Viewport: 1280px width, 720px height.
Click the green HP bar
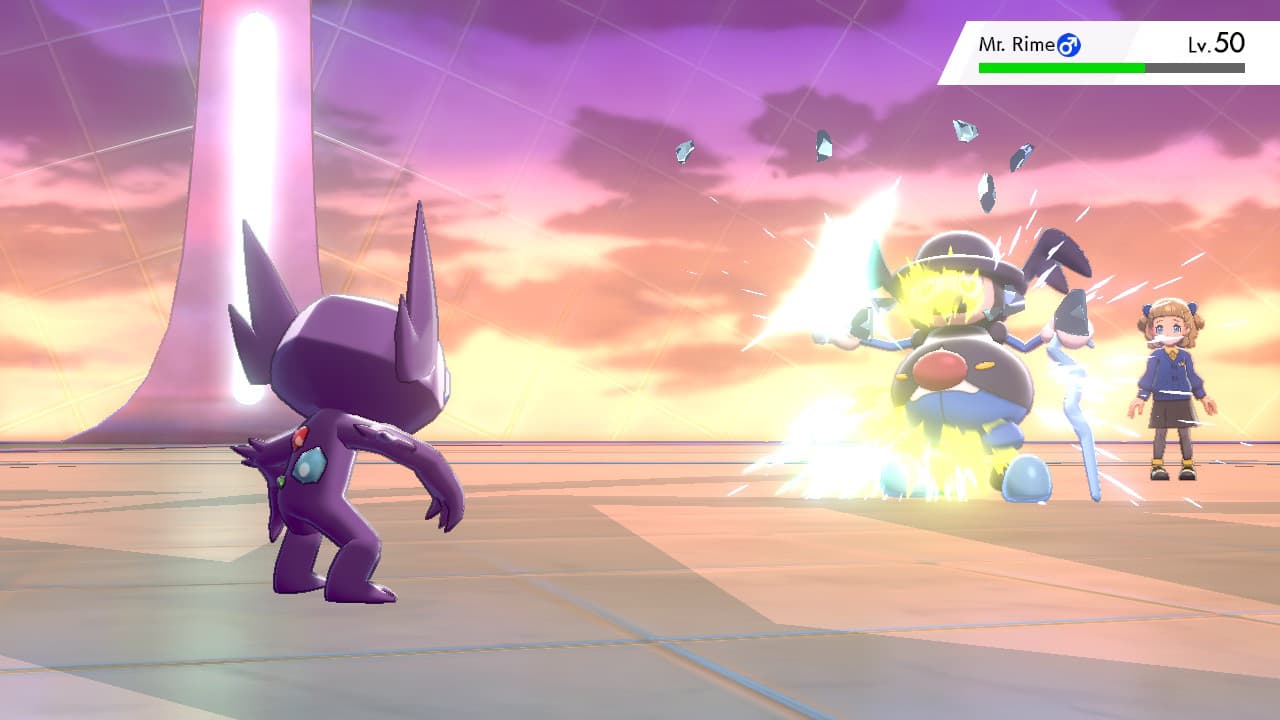tap(1060, 68)
